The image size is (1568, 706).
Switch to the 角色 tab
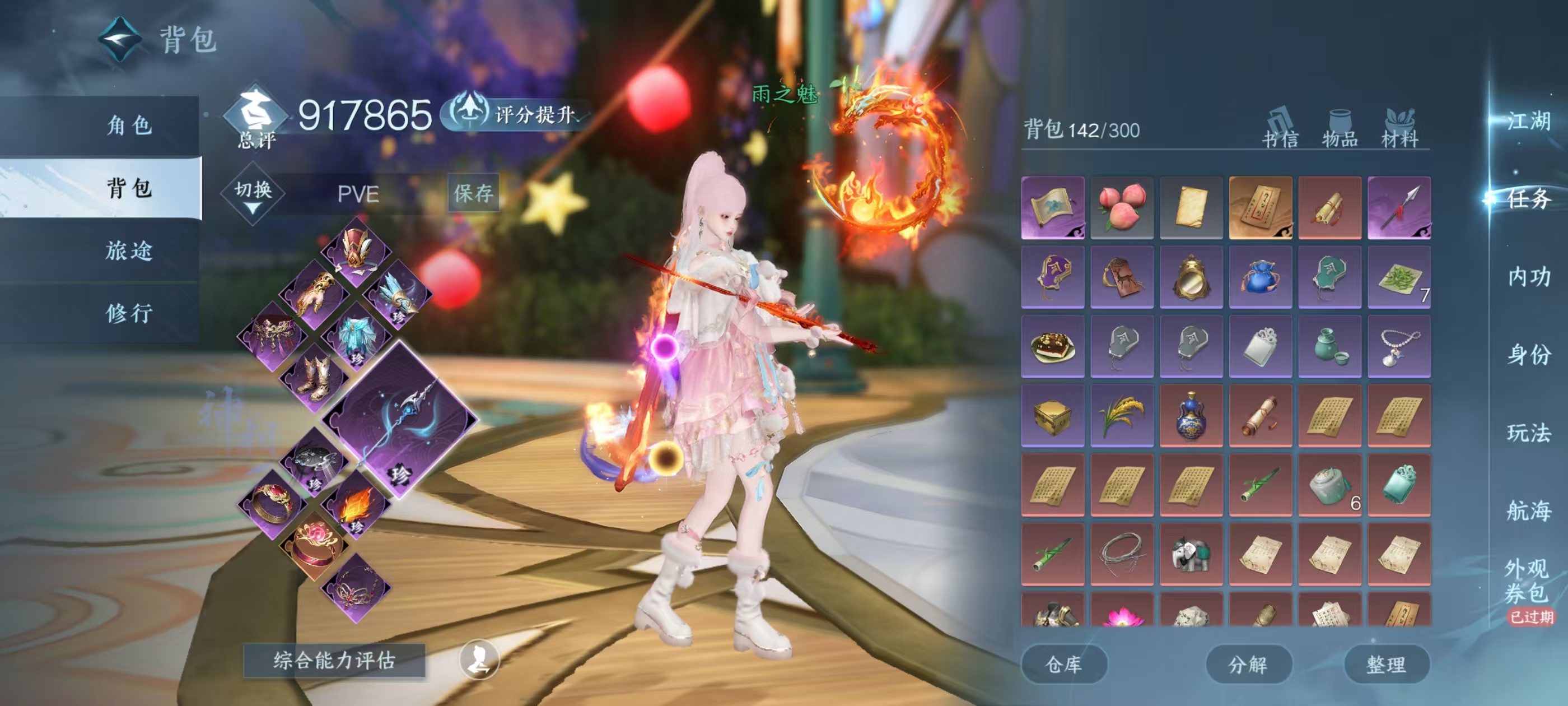(129, 126)
